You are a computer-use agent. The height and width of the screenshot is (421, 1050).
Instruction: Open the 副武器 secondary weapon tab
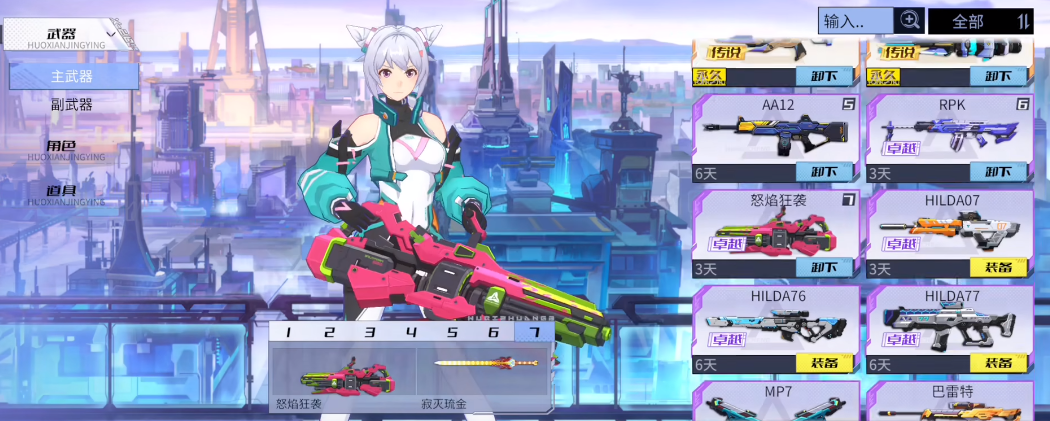tap(72, 104)
